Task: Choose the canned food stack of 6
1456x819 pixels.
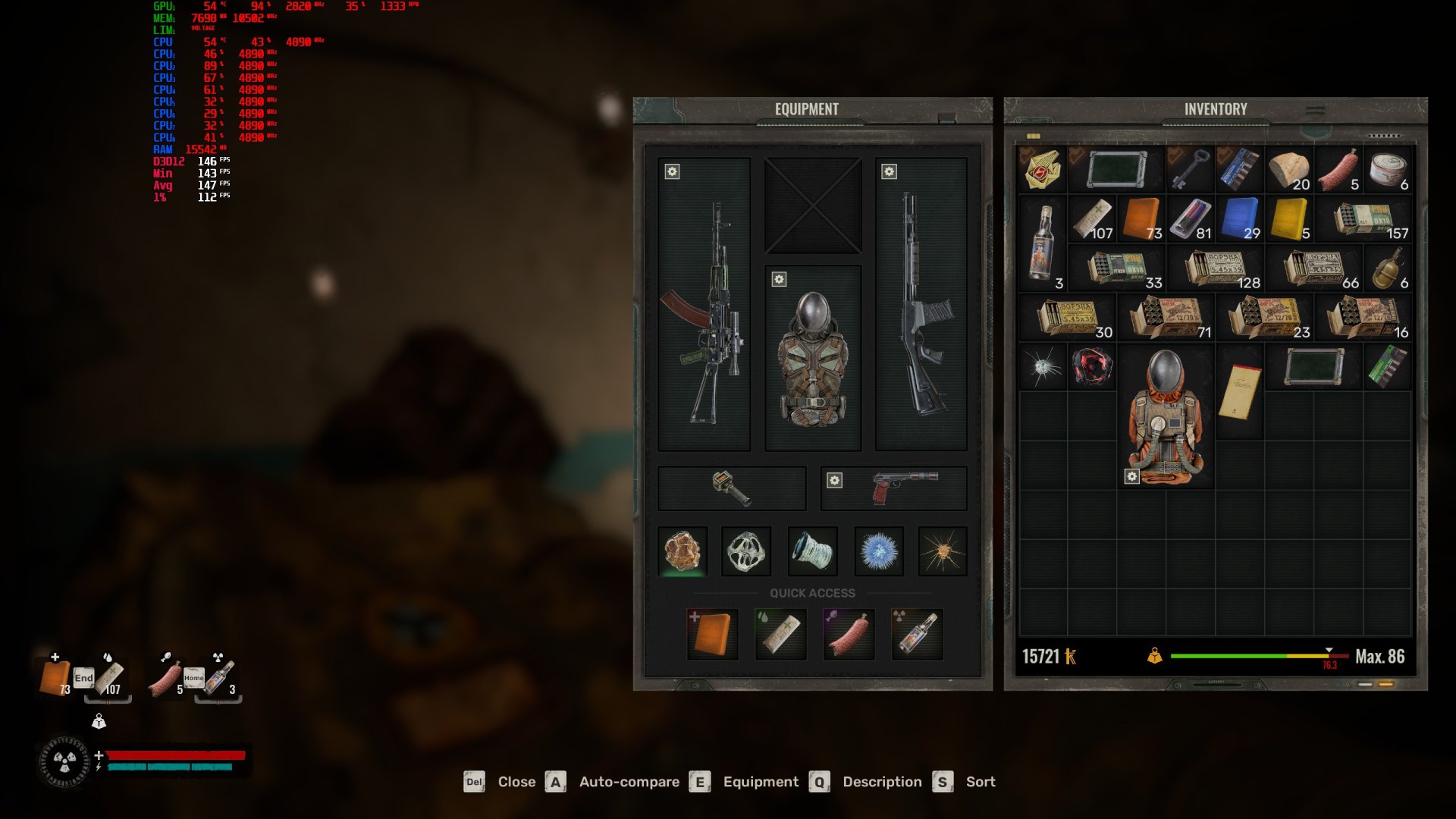Action: 1388,169
